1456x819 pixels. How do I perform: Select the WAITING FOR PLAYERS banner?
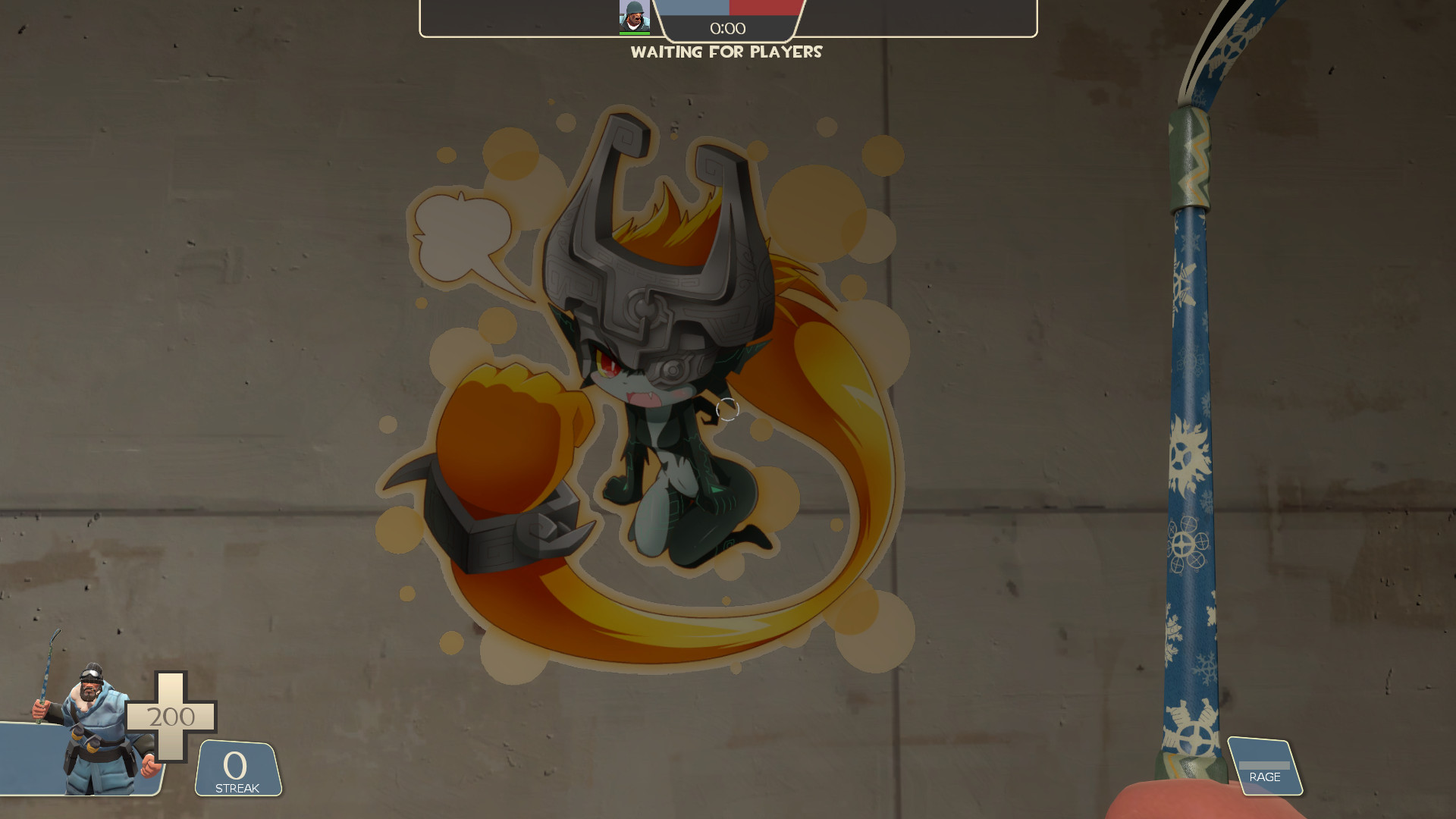point(726,52)
